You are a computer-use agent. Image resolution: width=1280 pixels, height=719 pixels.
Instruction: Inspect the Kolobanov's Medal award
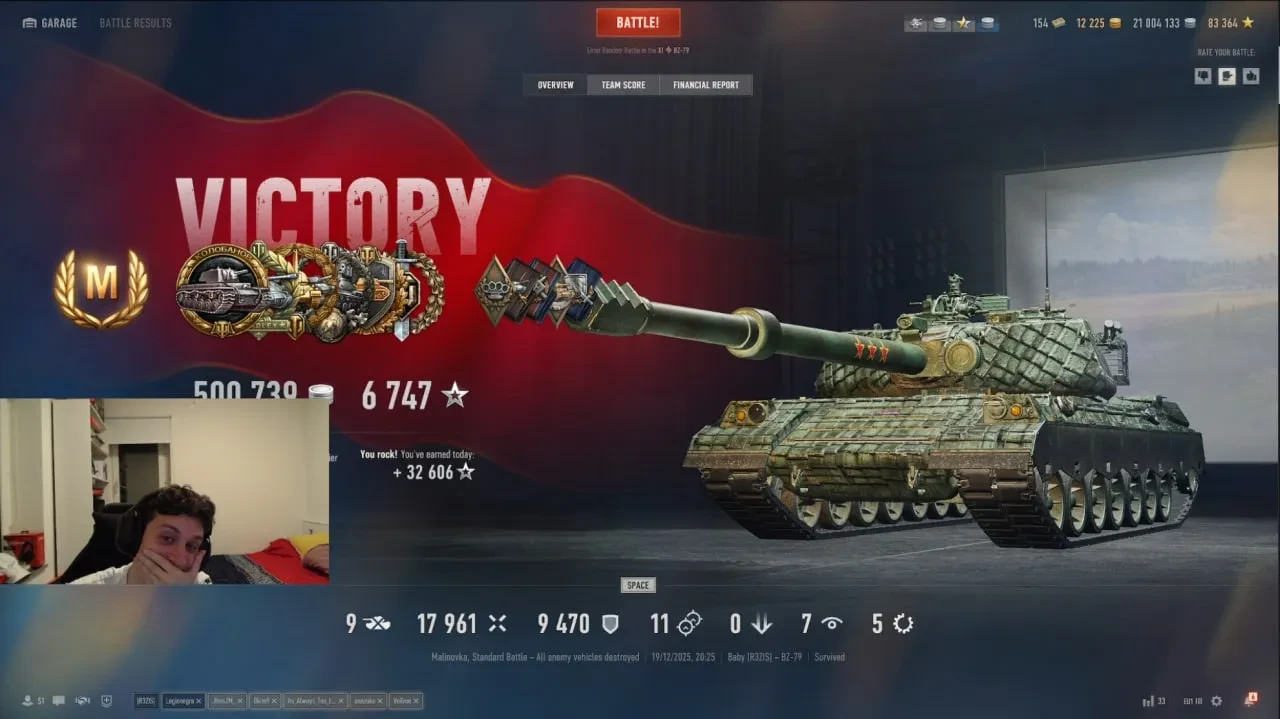click(x=222, y=292)
